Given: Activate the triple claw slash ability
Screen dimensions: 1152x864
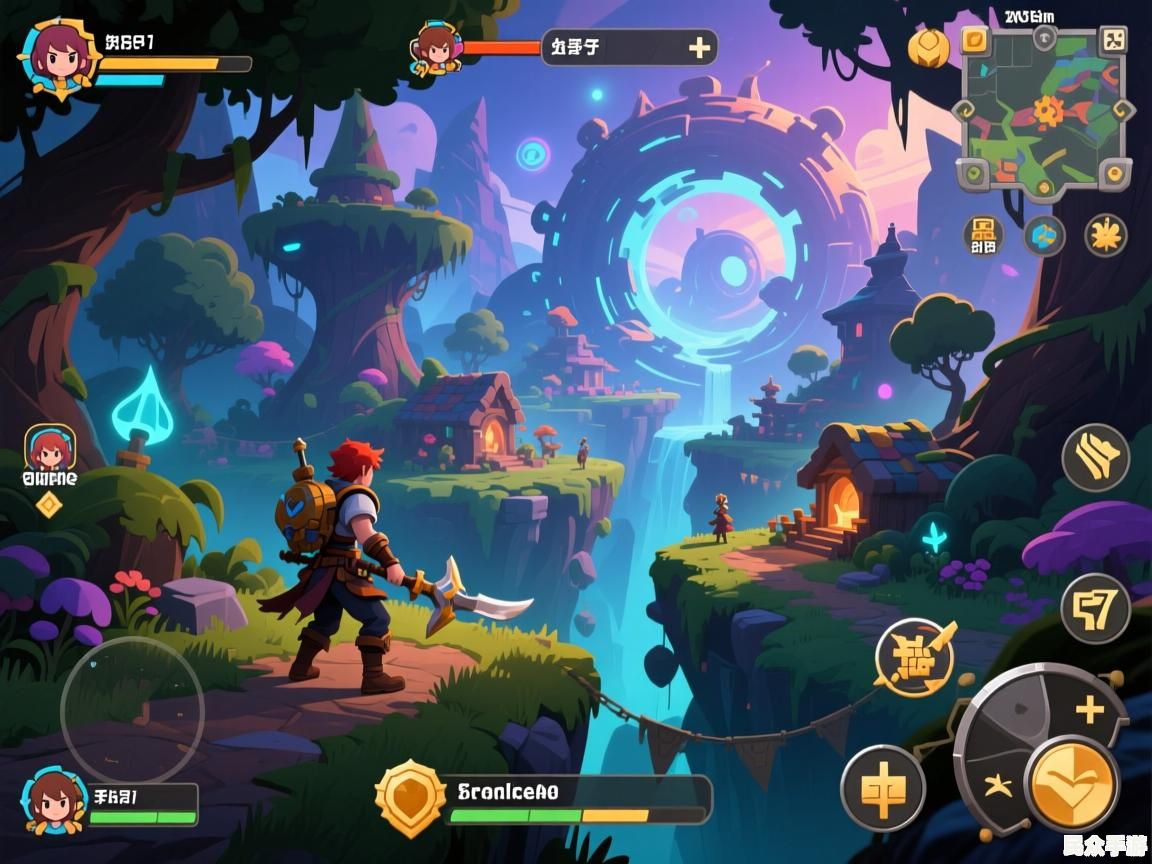Looking at the screenshot, I should (x=1095, y=458).
